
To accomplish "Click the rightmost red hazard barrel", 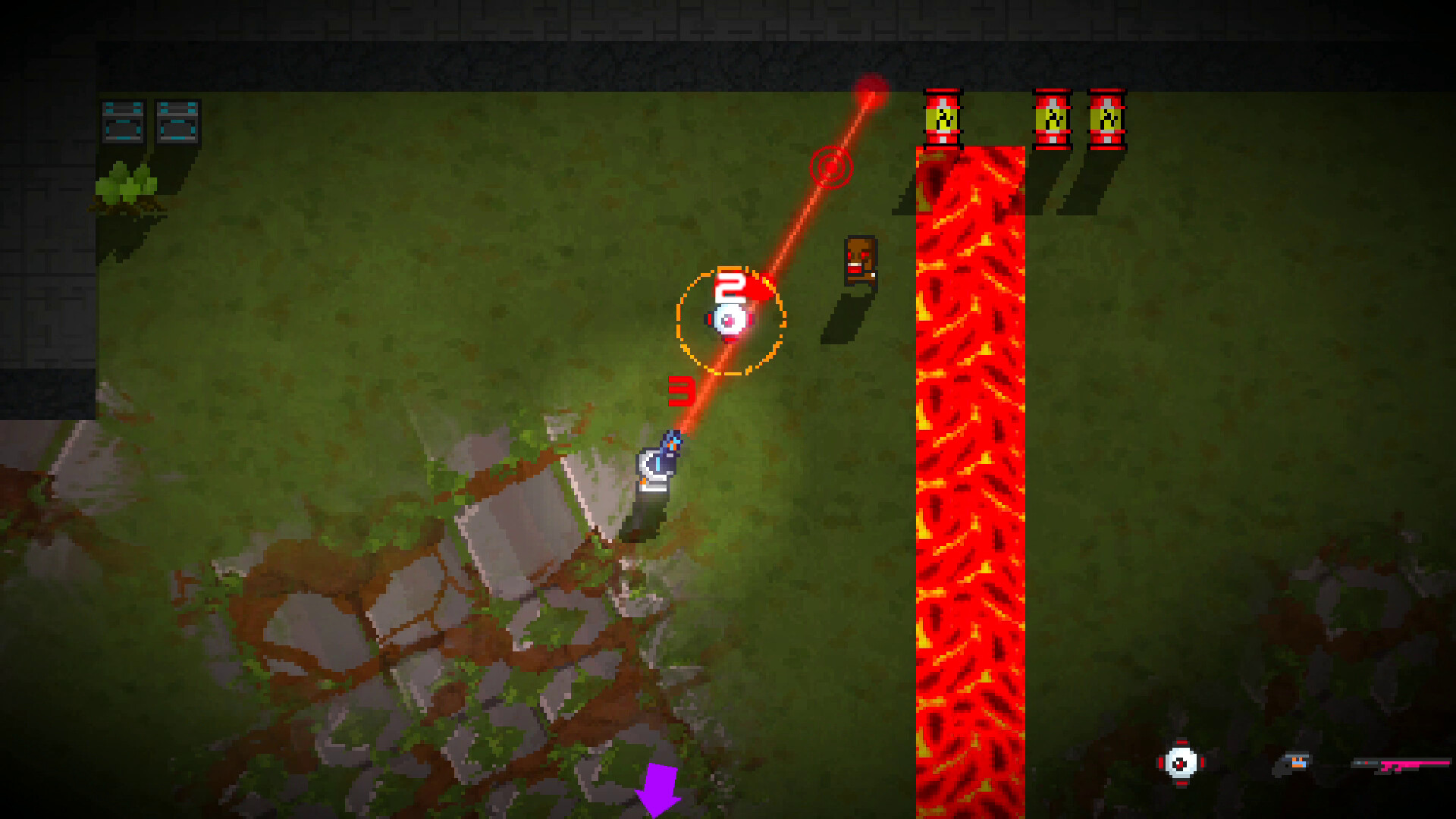I will pyautogui.click(x=1109, y=118).
